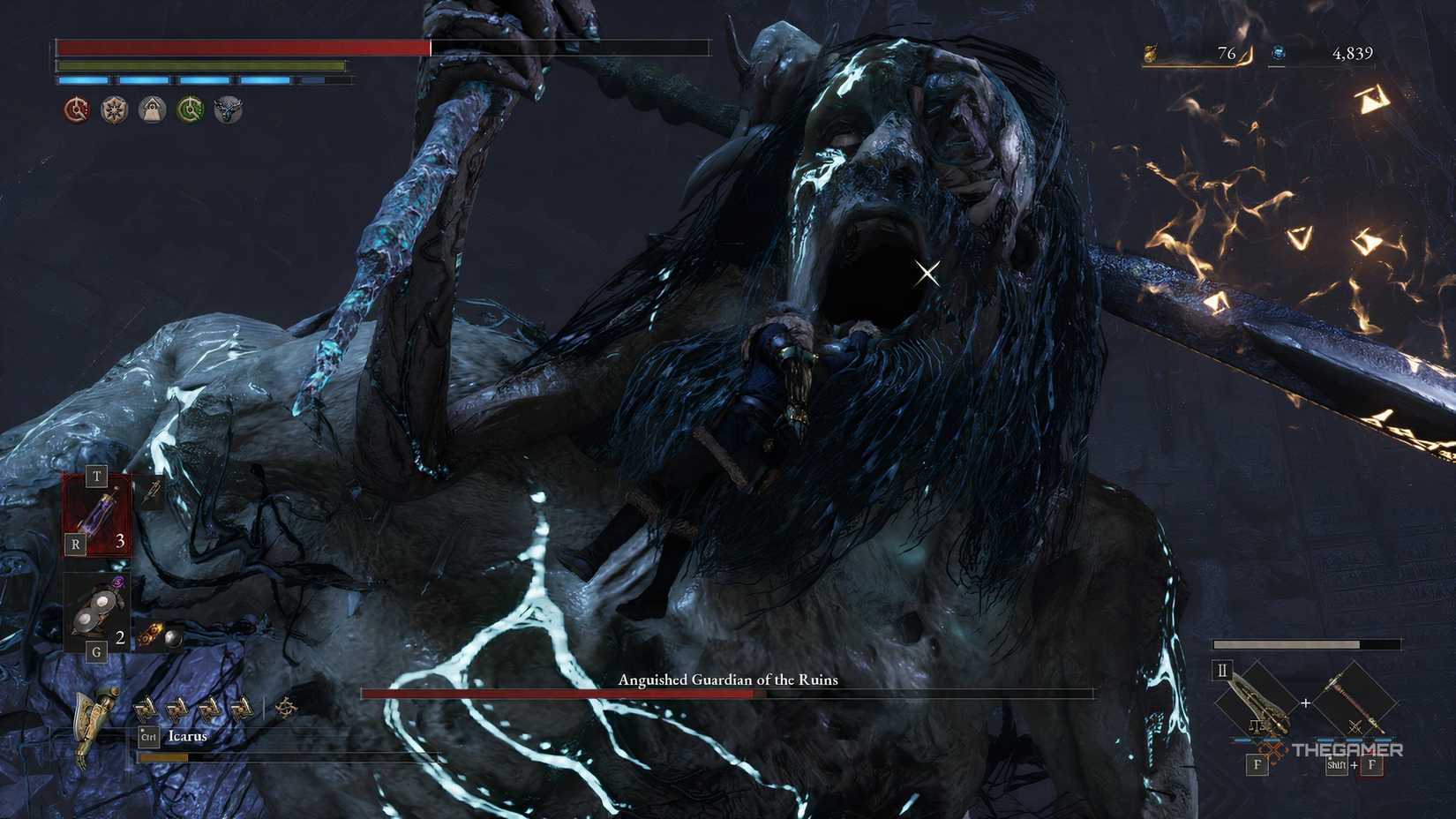Click the Anguished Guardian of the Ruins nameplate
The image size is (1456, 819).
(x=728, y=680)
